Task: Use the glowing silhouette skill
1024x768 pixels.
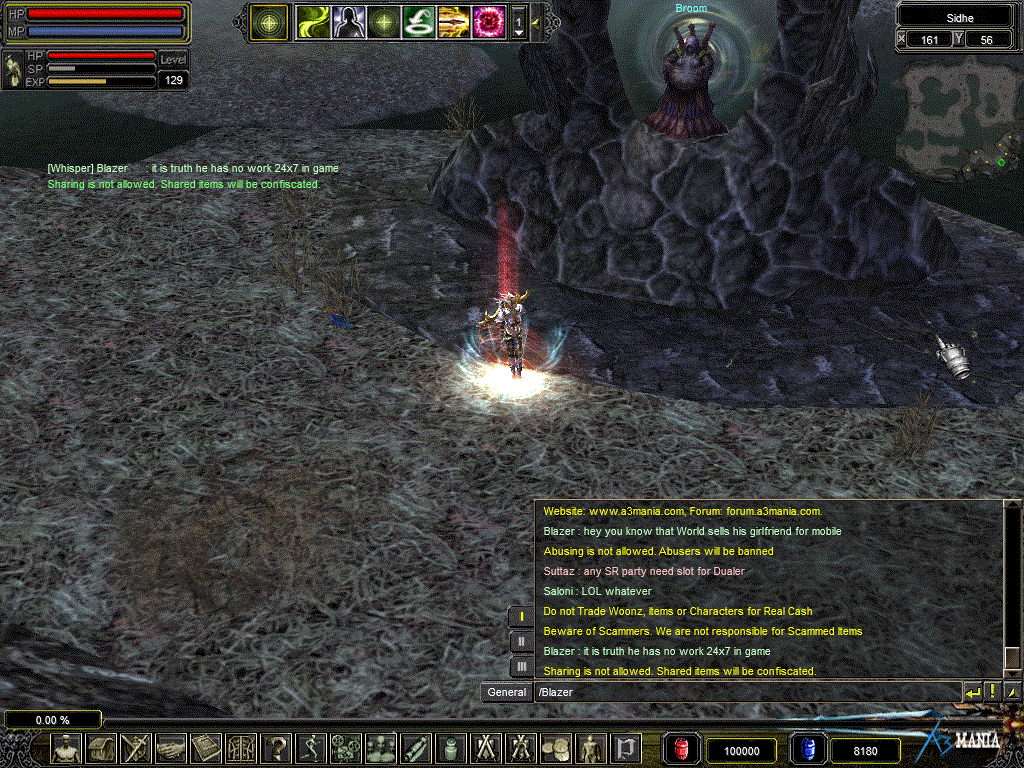Action: tap(348, 21)
